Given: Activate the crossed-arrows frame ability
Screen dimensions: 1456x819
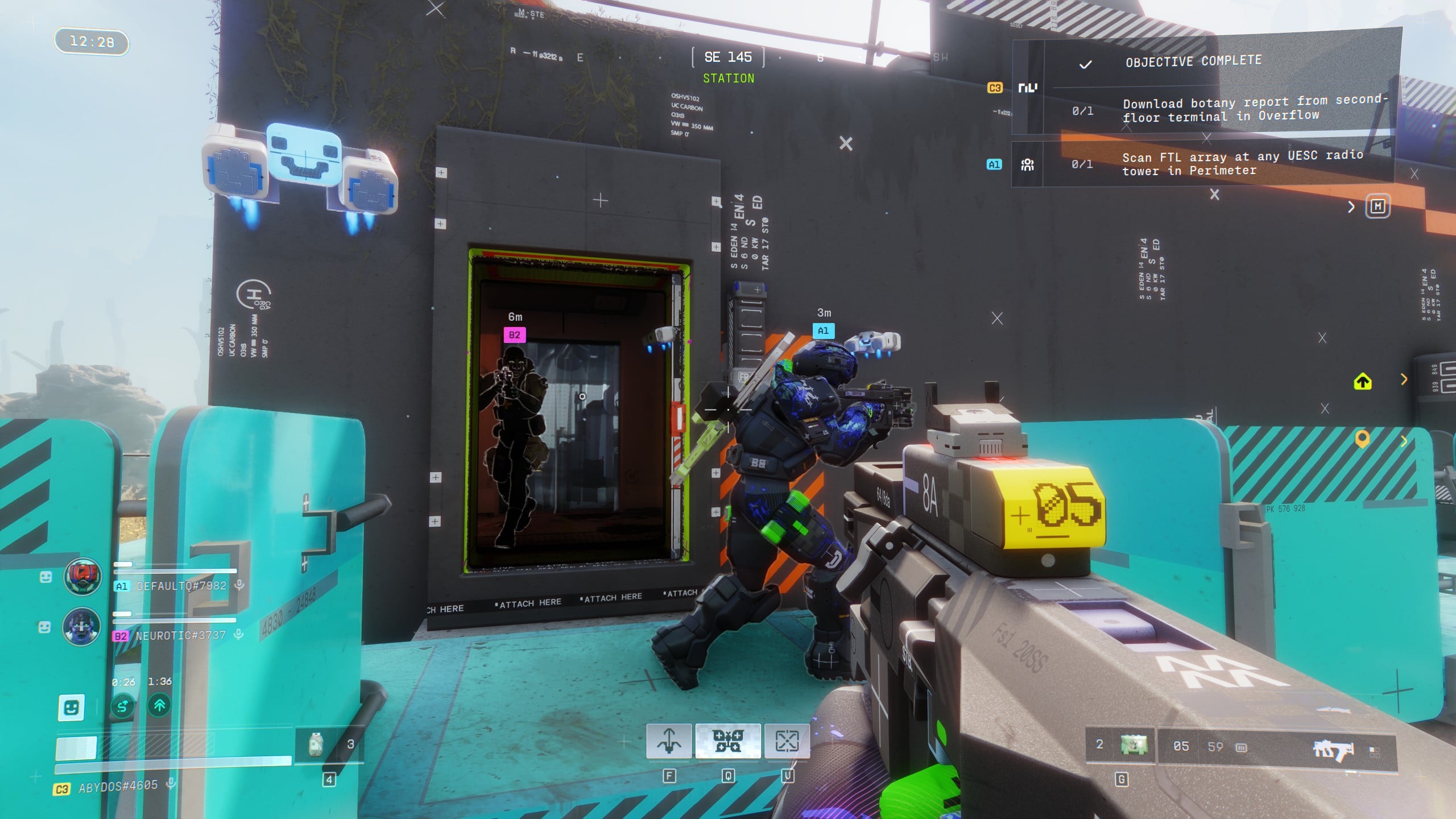Looking at the screenshot, I should pyautogui.click(x=787, y=741).
